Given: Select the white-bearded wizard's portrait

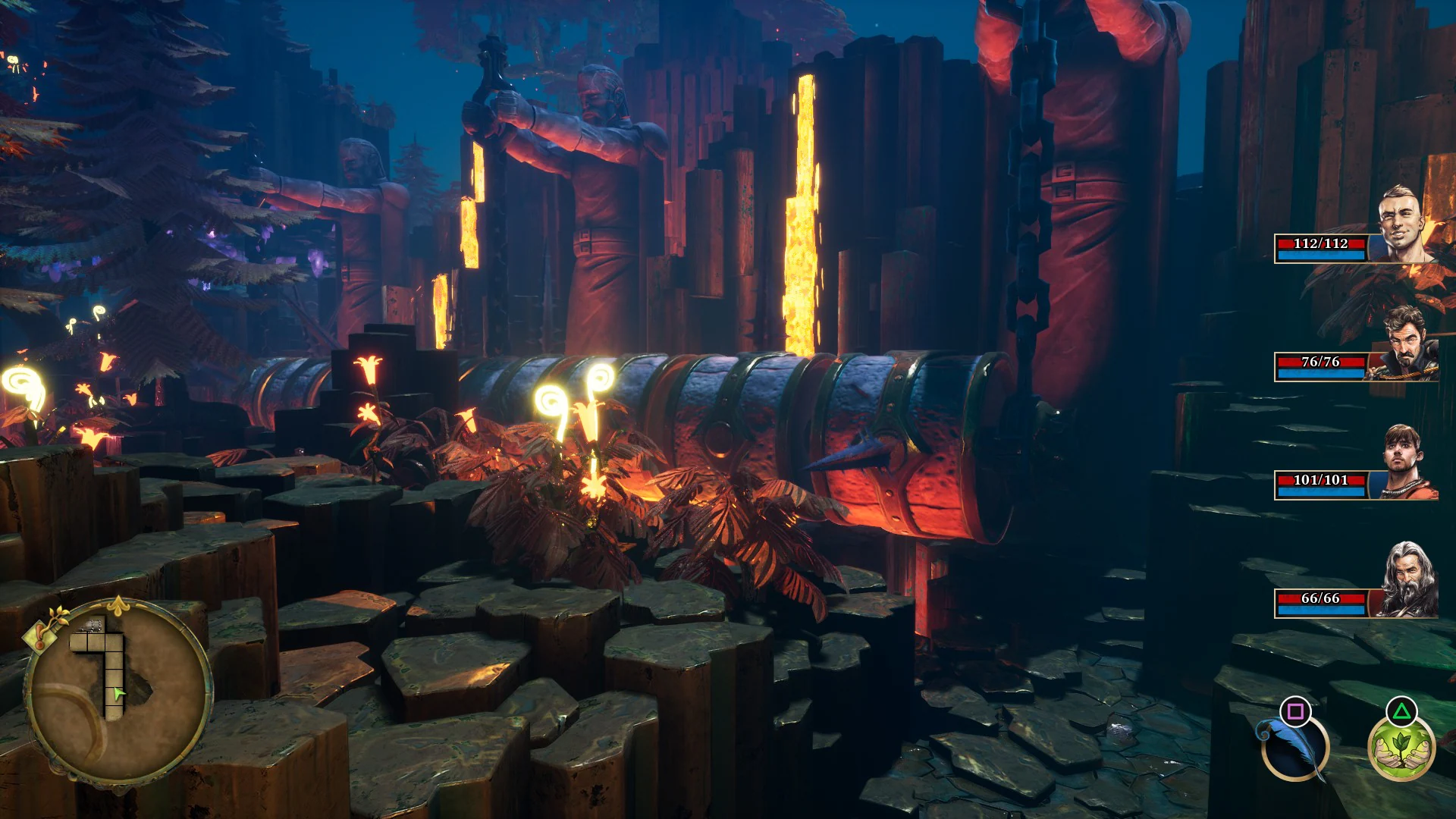Looking at the screenshot, I should pyautogui.click(x=1407, y=580).
